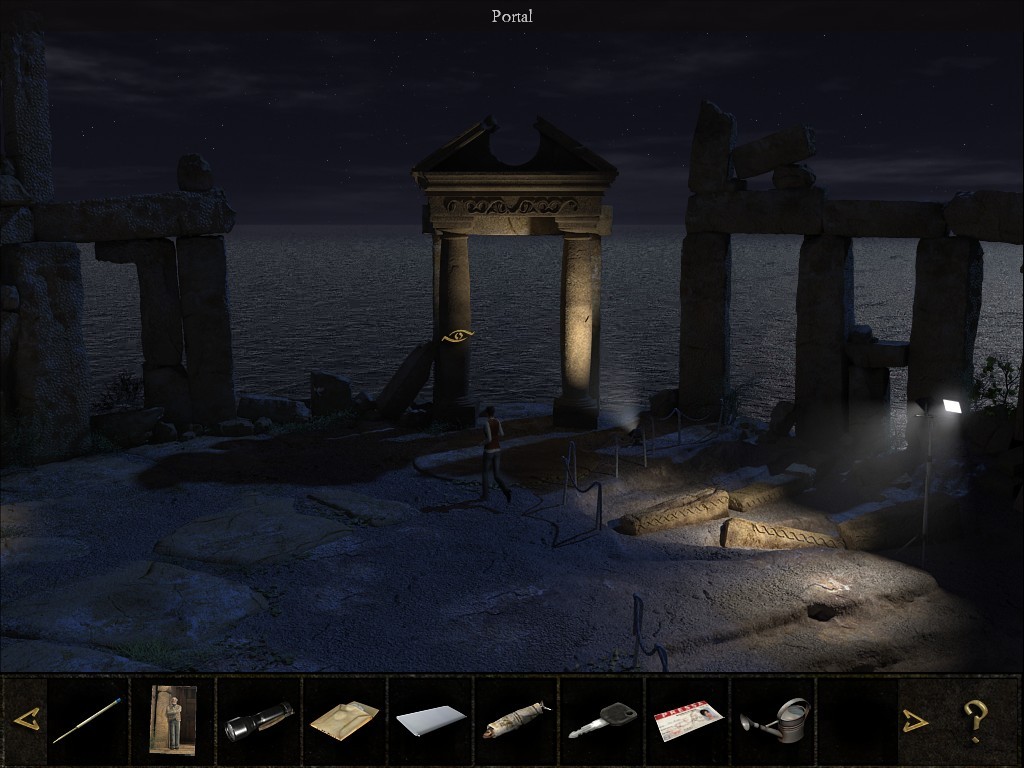Select the folded white paper item

pos(431,720)
